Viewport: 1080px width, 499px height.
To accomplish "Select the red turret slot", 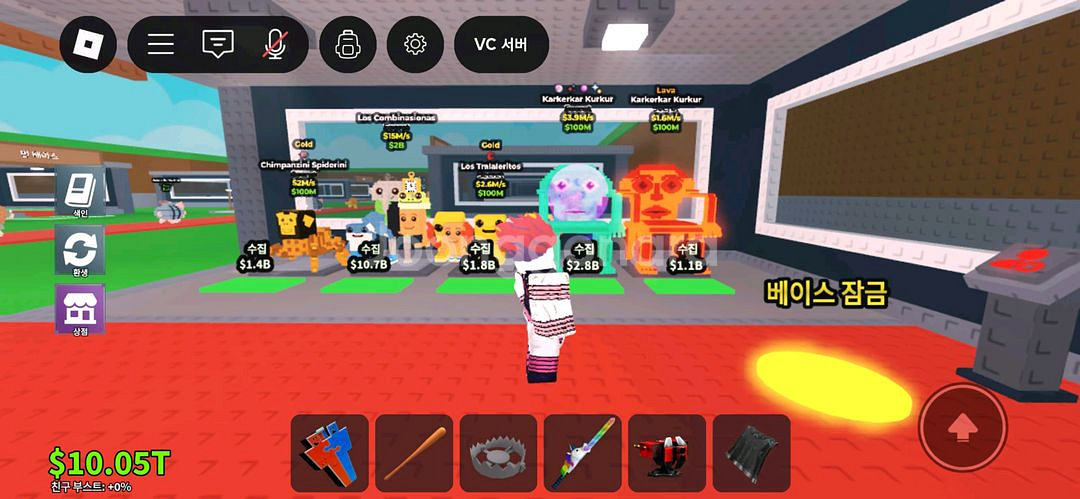I will tap(667, 453).
